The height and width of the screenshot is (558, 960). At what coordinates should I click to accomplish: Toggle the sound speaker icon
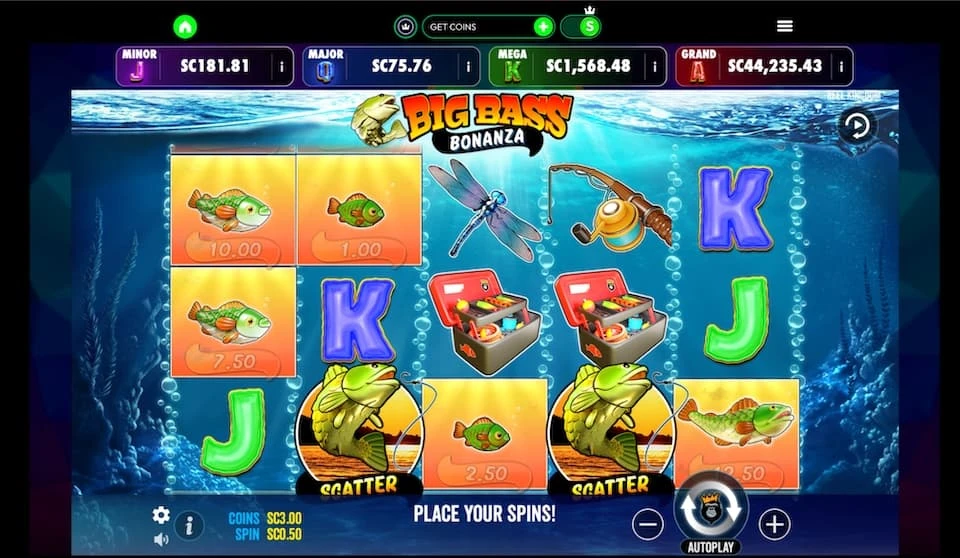161,539
